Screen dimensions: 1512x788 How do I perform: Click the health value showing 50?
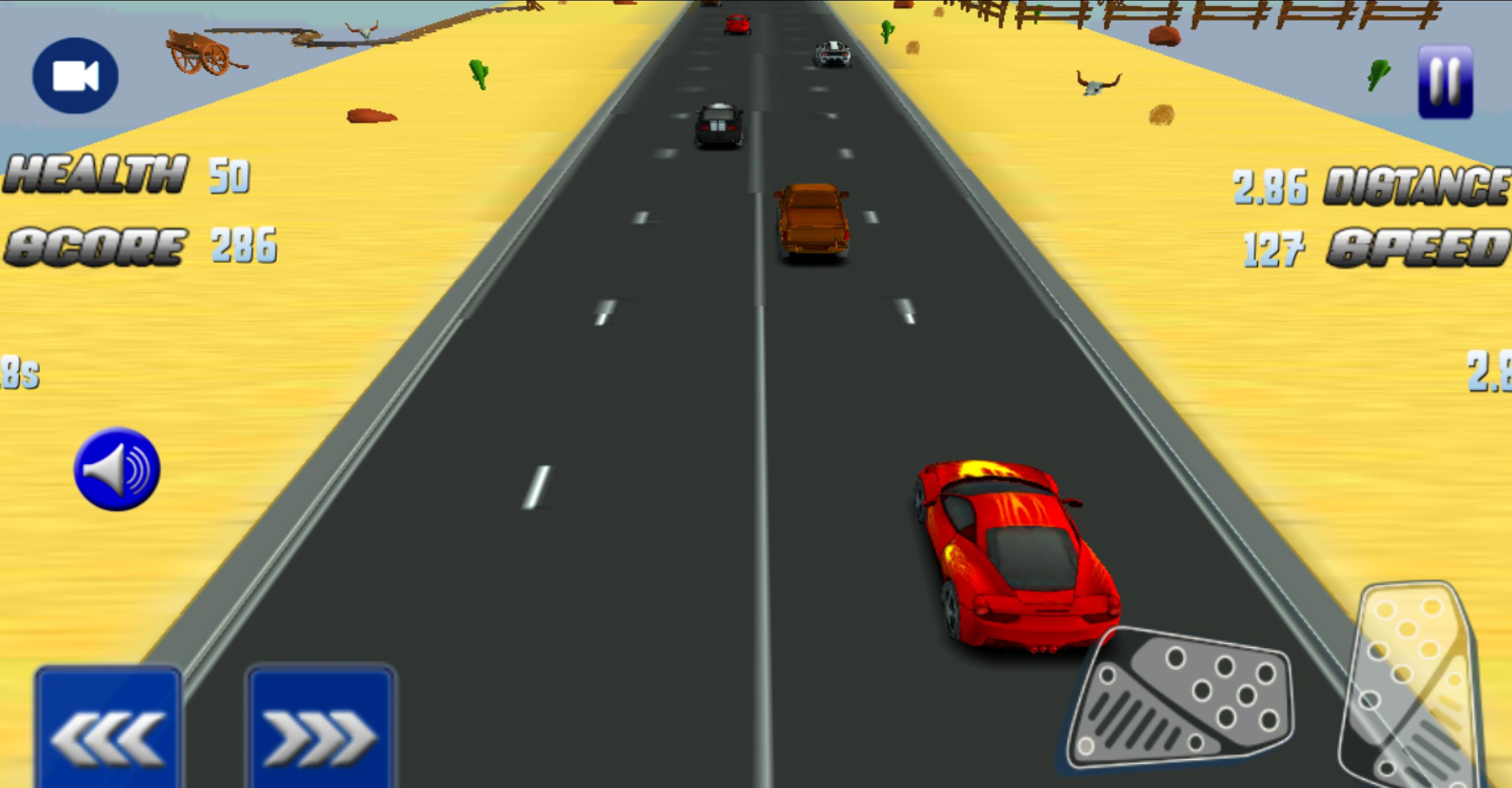click(x=230, y=175)
